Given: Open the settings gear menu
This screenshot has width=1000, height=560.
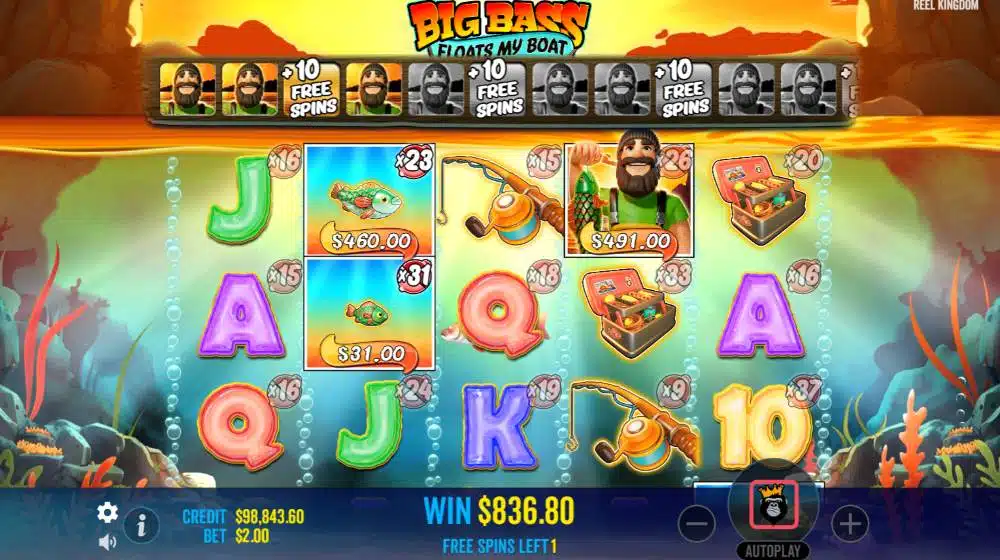Looking at the screenshot, I should pos(107,513).
